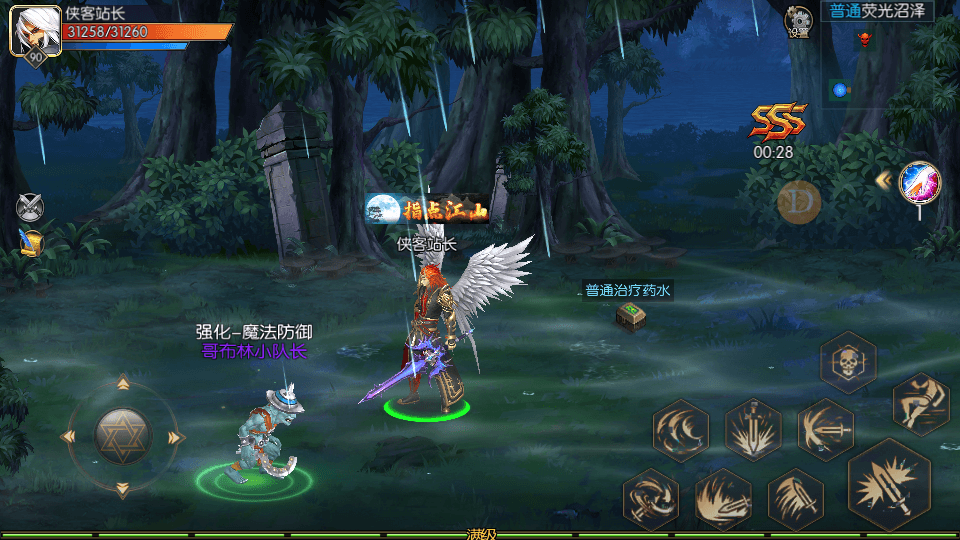Open the 设置 gear settings button
Screen dimensions: 960x540
pyautogui.click(x=798, y=21)
